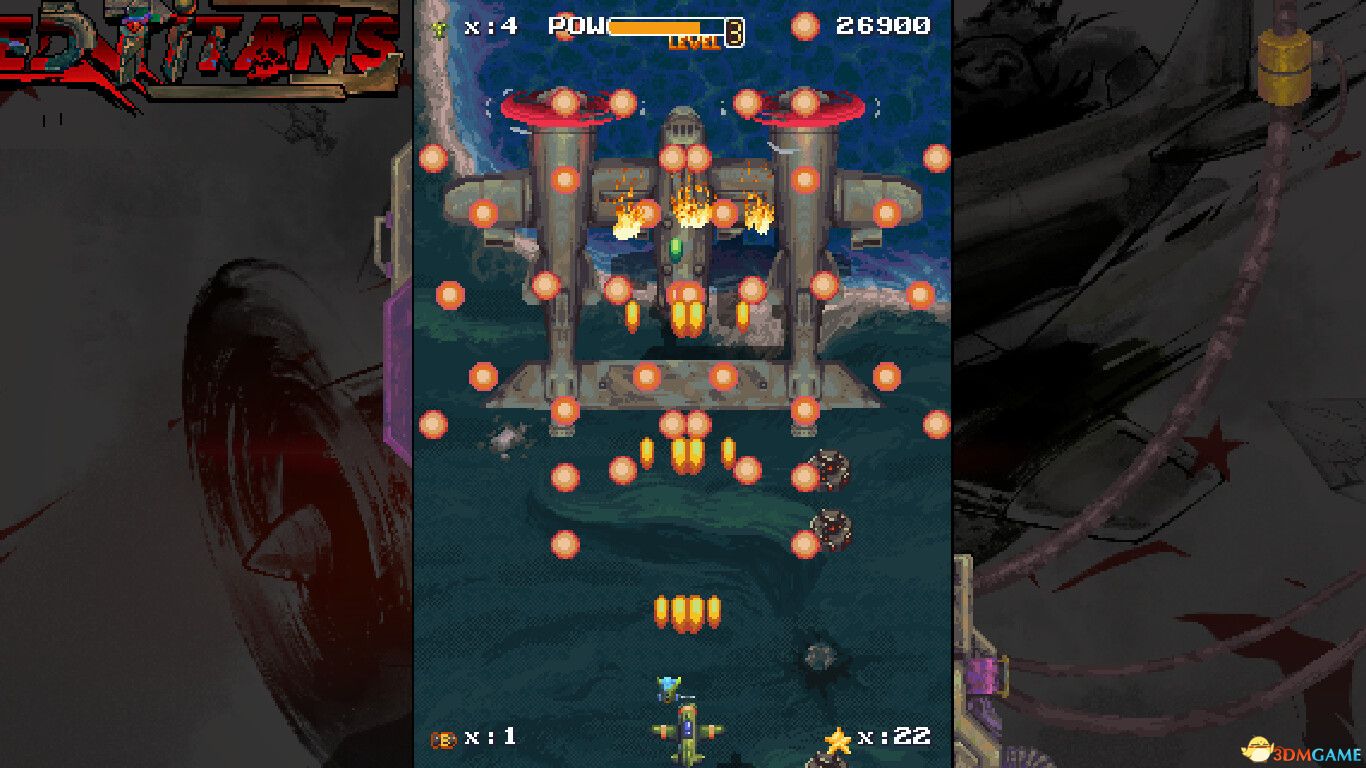Click the star counter x:22 text

point(895,735)
